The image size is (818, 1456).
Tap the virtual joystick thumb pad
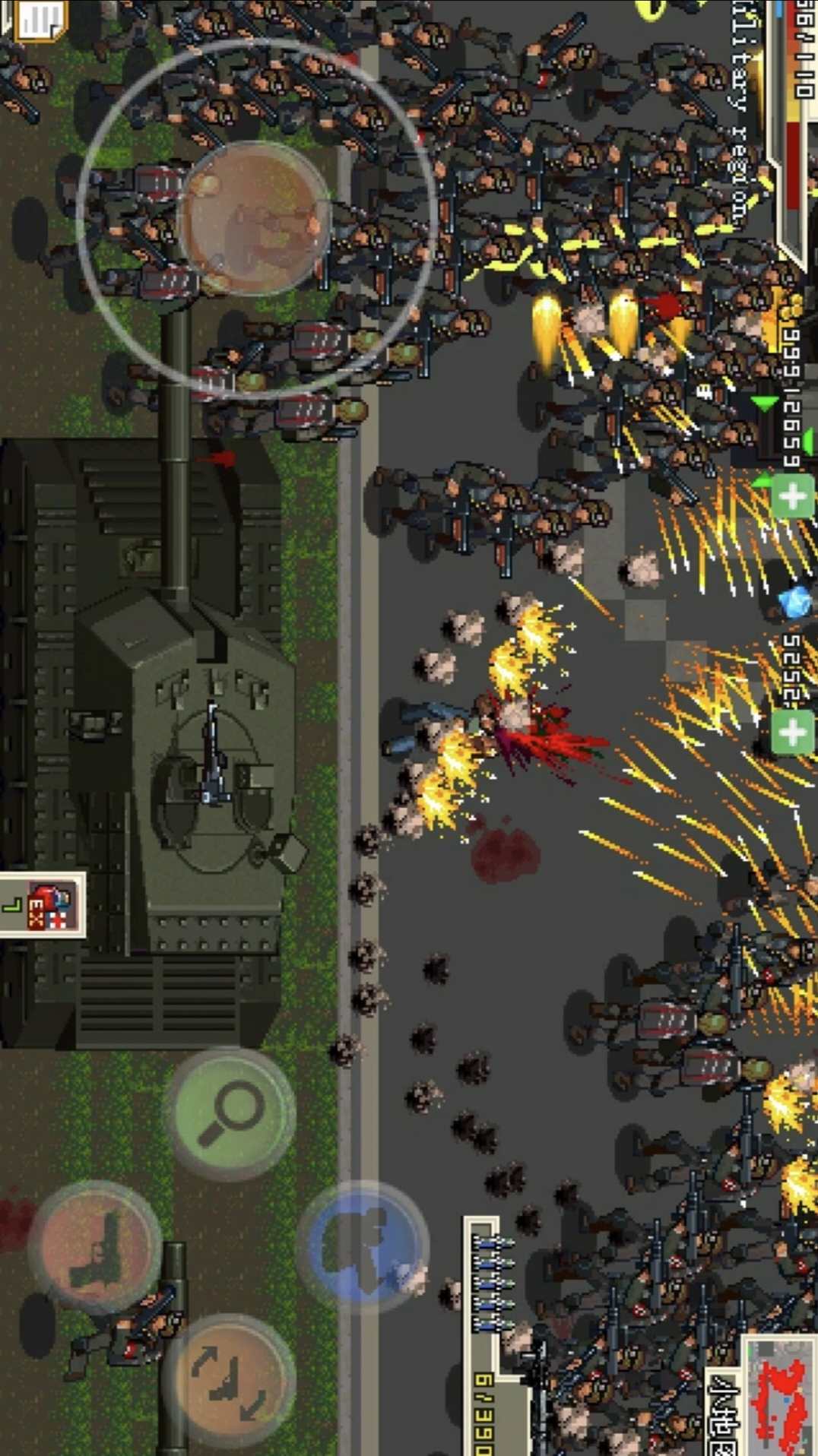click(x=254, y=218)
